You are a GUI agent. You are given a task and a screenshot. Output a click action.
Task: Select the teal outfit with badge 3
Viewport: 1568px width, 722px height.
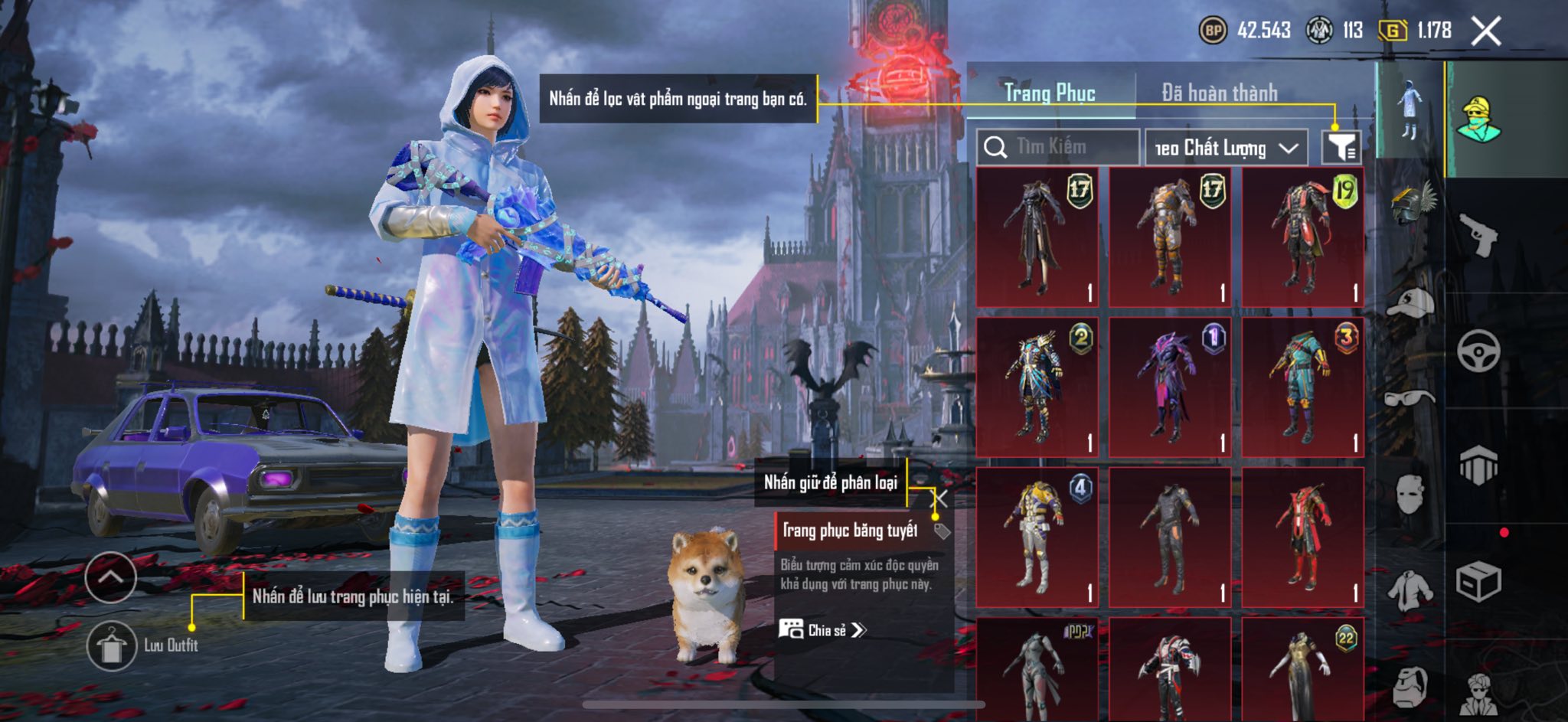[1302, 387]
